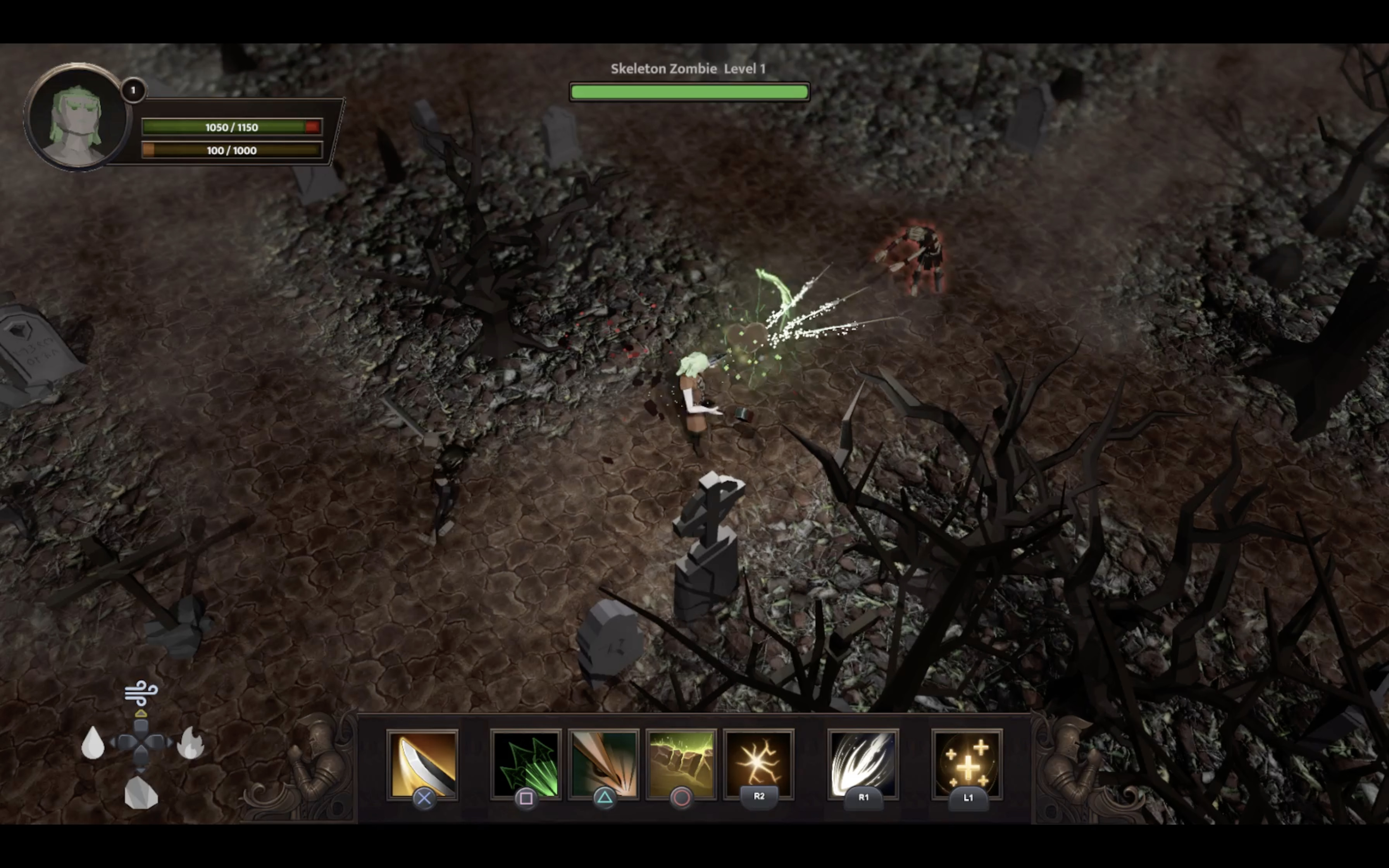Activate the curved blade slash ability

tap(422, 763)
